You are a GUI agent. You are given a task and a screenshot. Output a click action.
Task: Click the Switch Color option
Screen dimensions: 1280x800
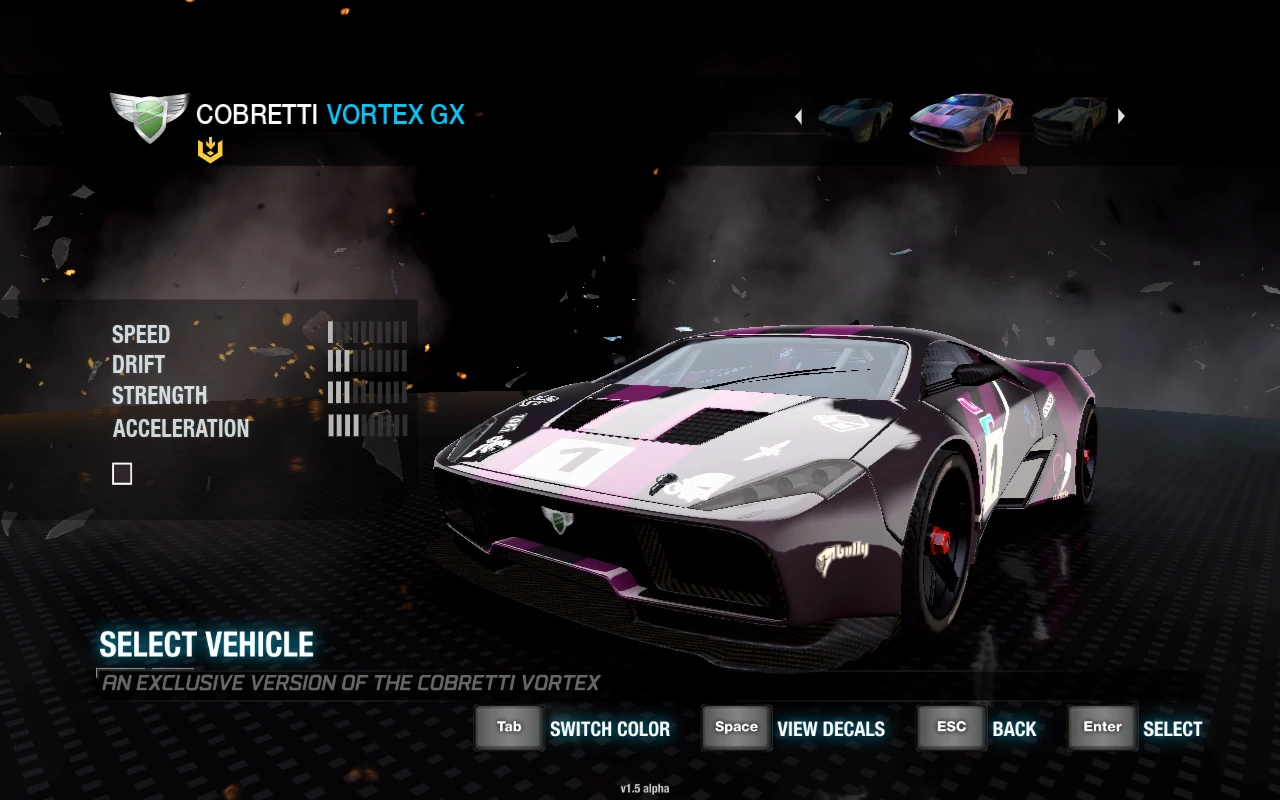(609, 729)
